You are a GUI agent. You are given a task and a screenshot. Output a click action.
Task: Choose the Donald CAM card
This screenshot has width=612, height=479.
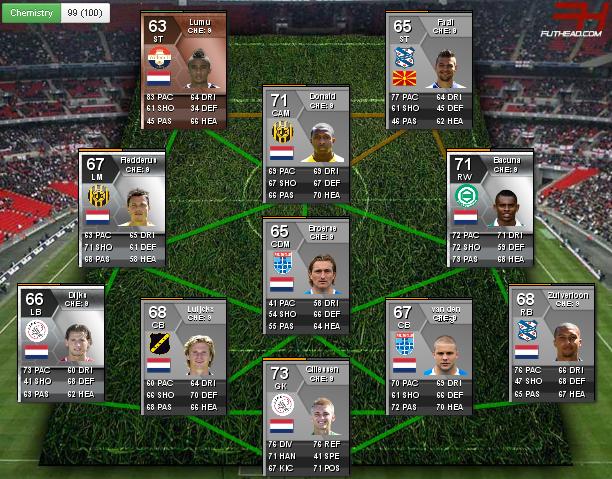[x=305, y=140]
